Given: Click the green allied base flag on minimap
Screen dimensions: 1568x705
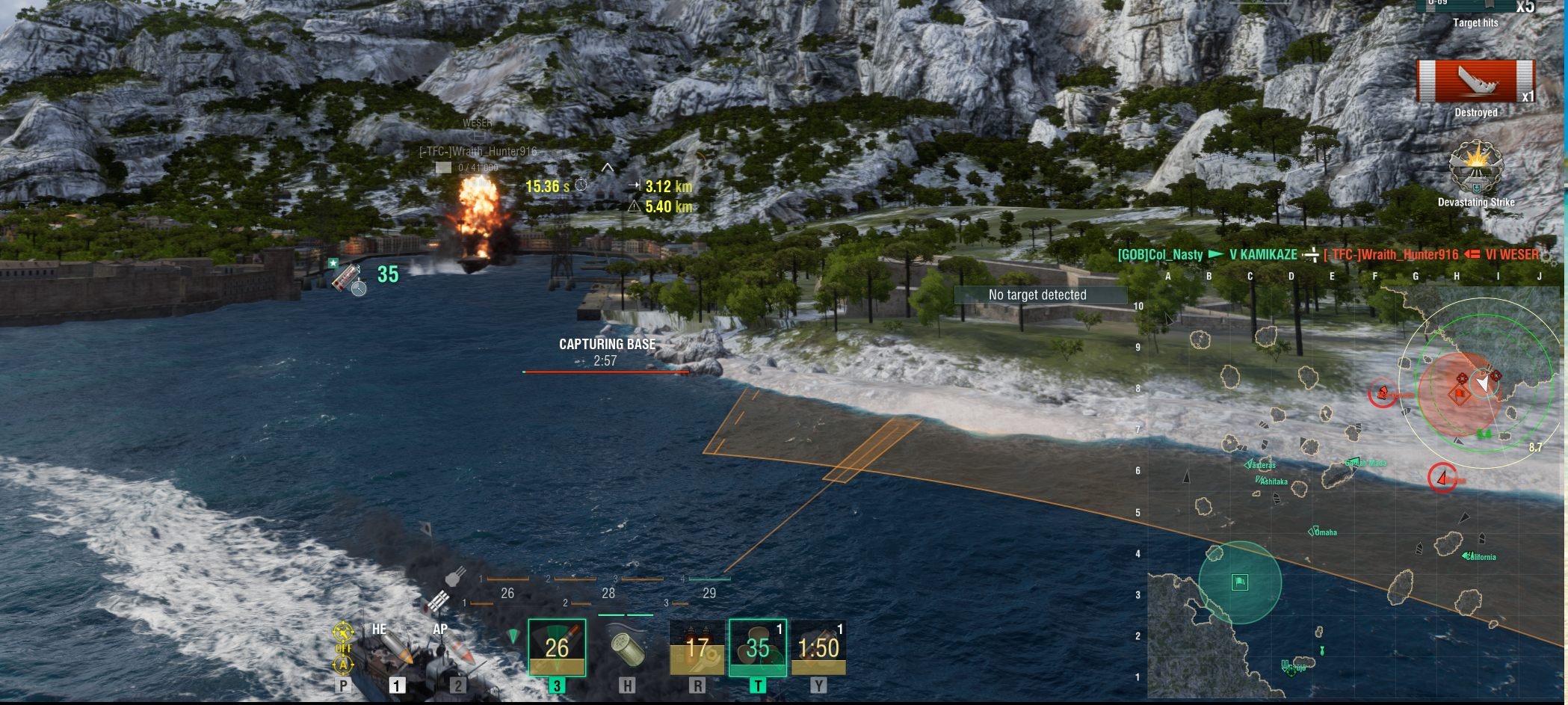Looking at the screenshot, I should pos(1240,582).
